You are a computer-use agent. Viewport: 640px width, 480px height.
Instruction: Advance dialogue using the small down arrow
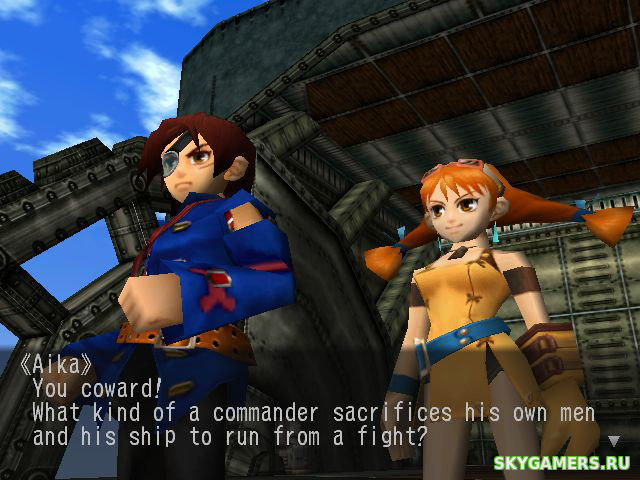coord(613,440)
